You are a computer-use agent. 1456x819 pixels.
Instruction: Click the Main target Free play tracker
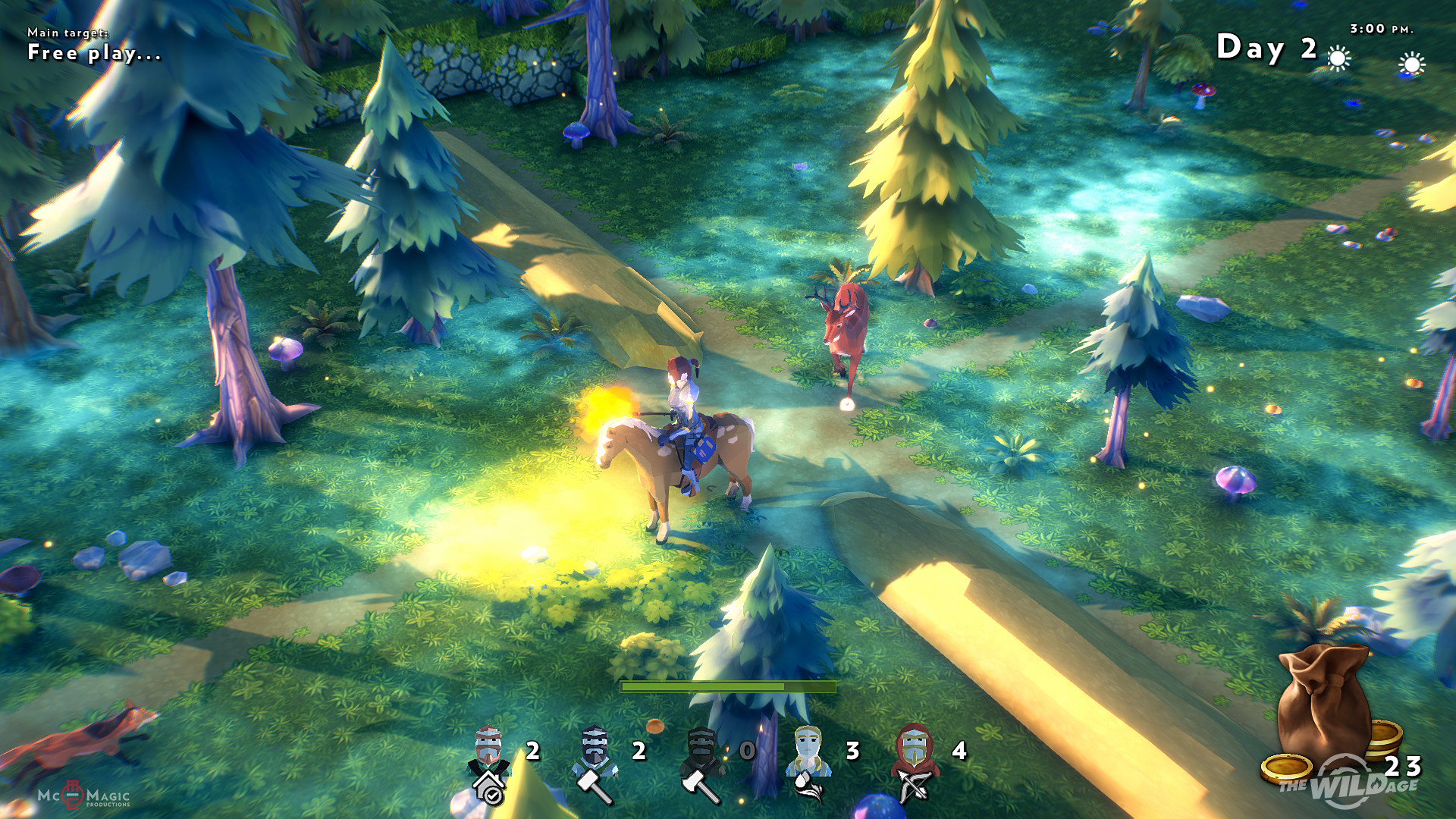(x=94, y=45)
